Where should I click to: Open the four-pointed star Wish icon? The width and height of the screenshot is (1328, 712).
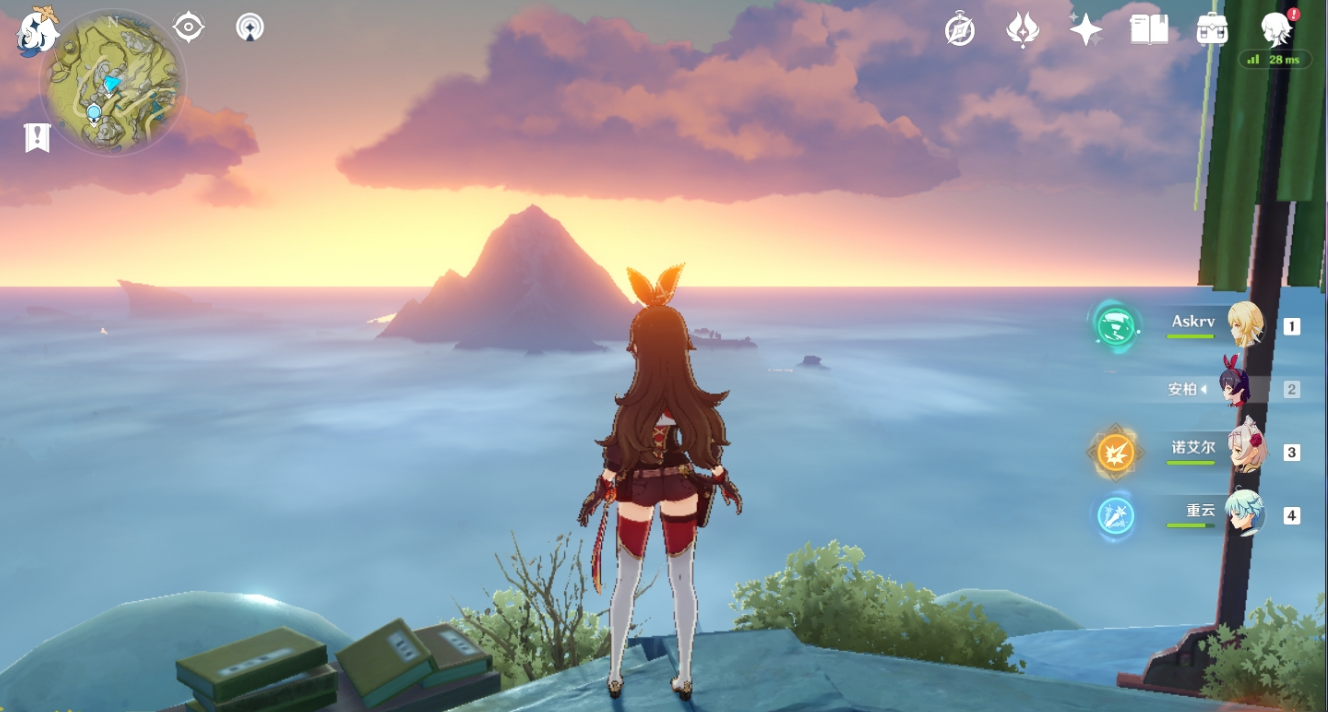(x=1085, y=30)
